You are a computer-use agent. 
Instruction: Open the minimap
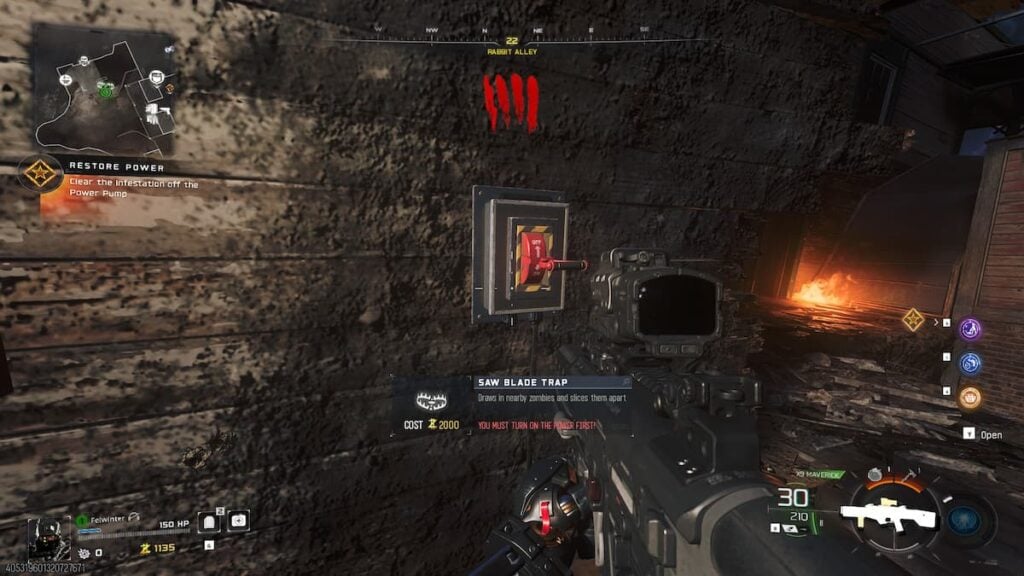pyautogui.click(x=104, y=88)
